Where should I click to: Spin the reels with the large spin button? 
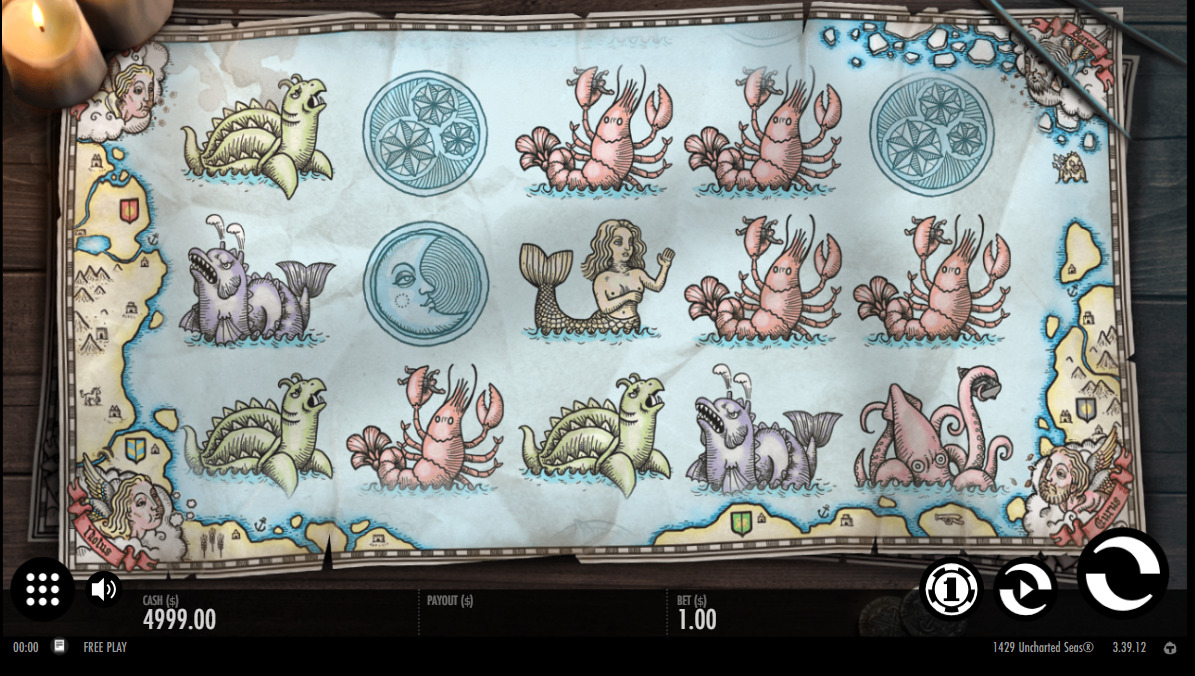click(x=1123, y=574)
